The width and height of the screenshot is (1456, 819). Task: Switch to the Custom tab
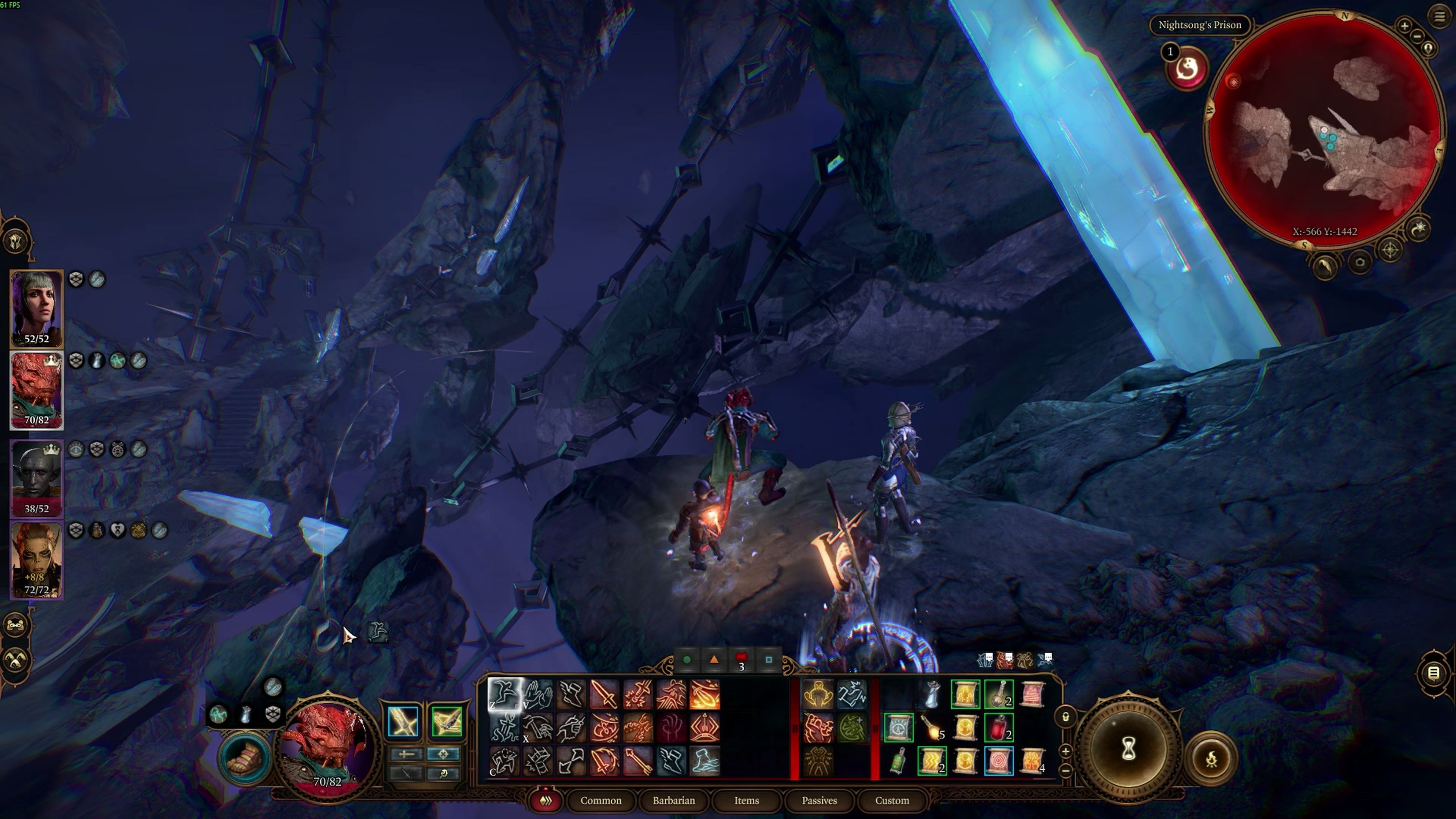coord(891,800)
